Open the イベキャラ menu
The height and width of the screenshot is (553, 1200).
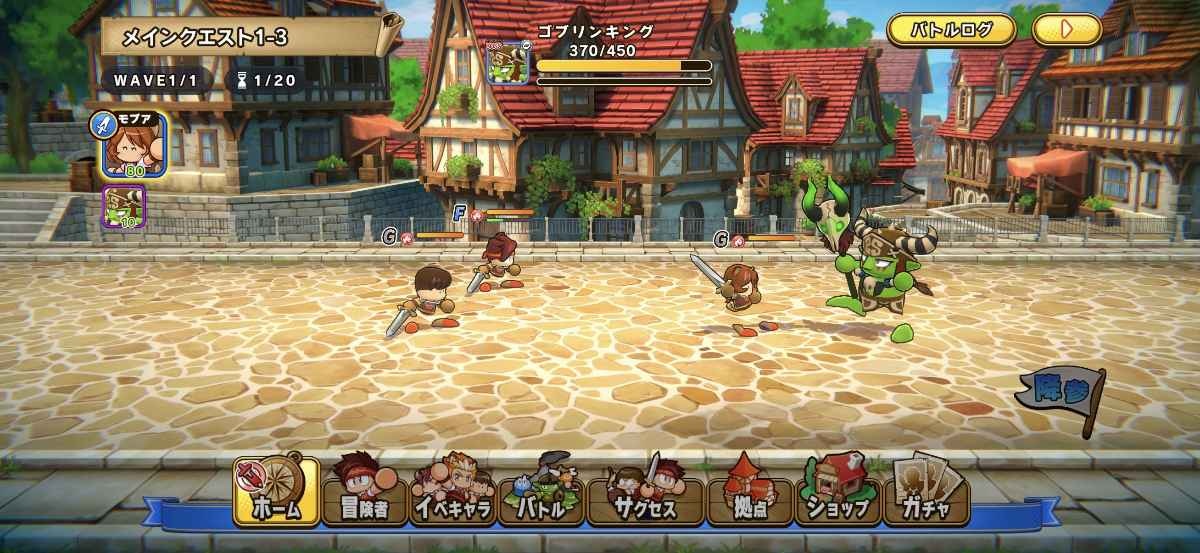[x=455, y=492]
